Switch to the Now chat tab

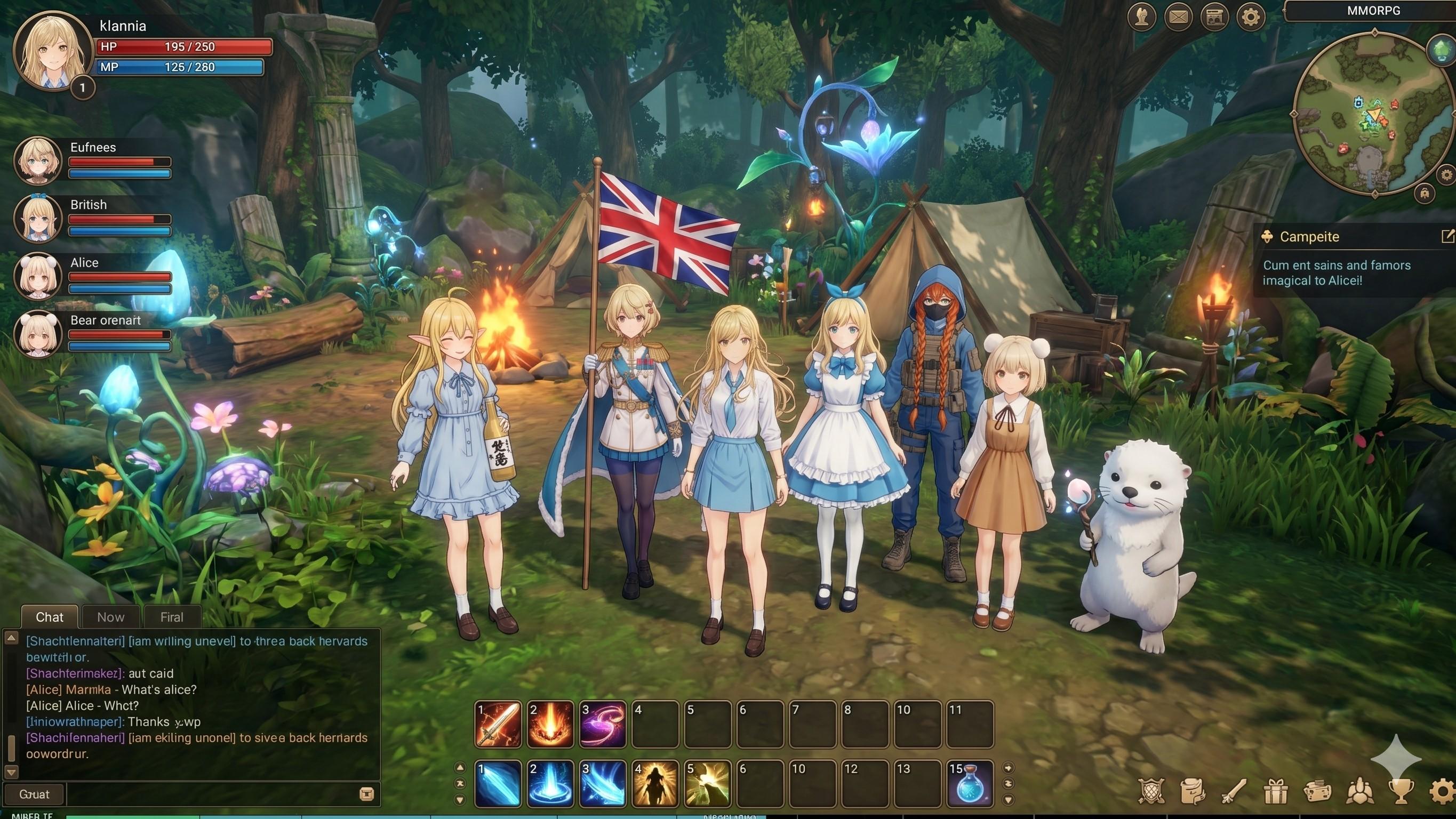111,617
